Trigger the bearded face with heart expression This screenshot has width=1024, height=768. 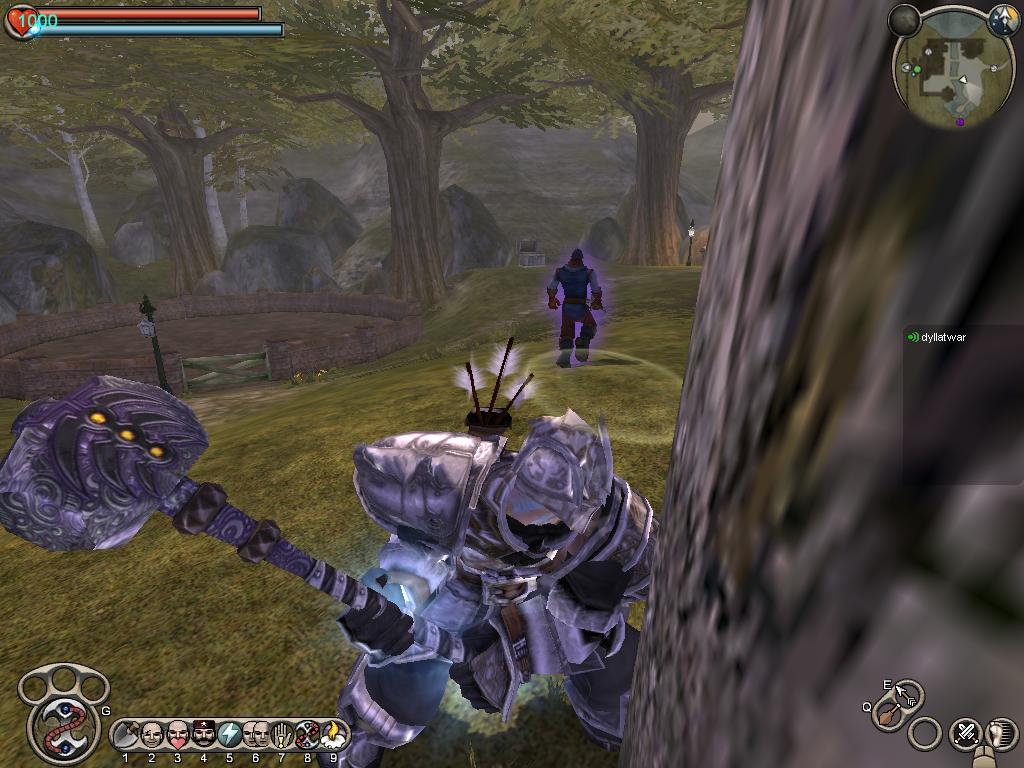[x=178, y=735]
